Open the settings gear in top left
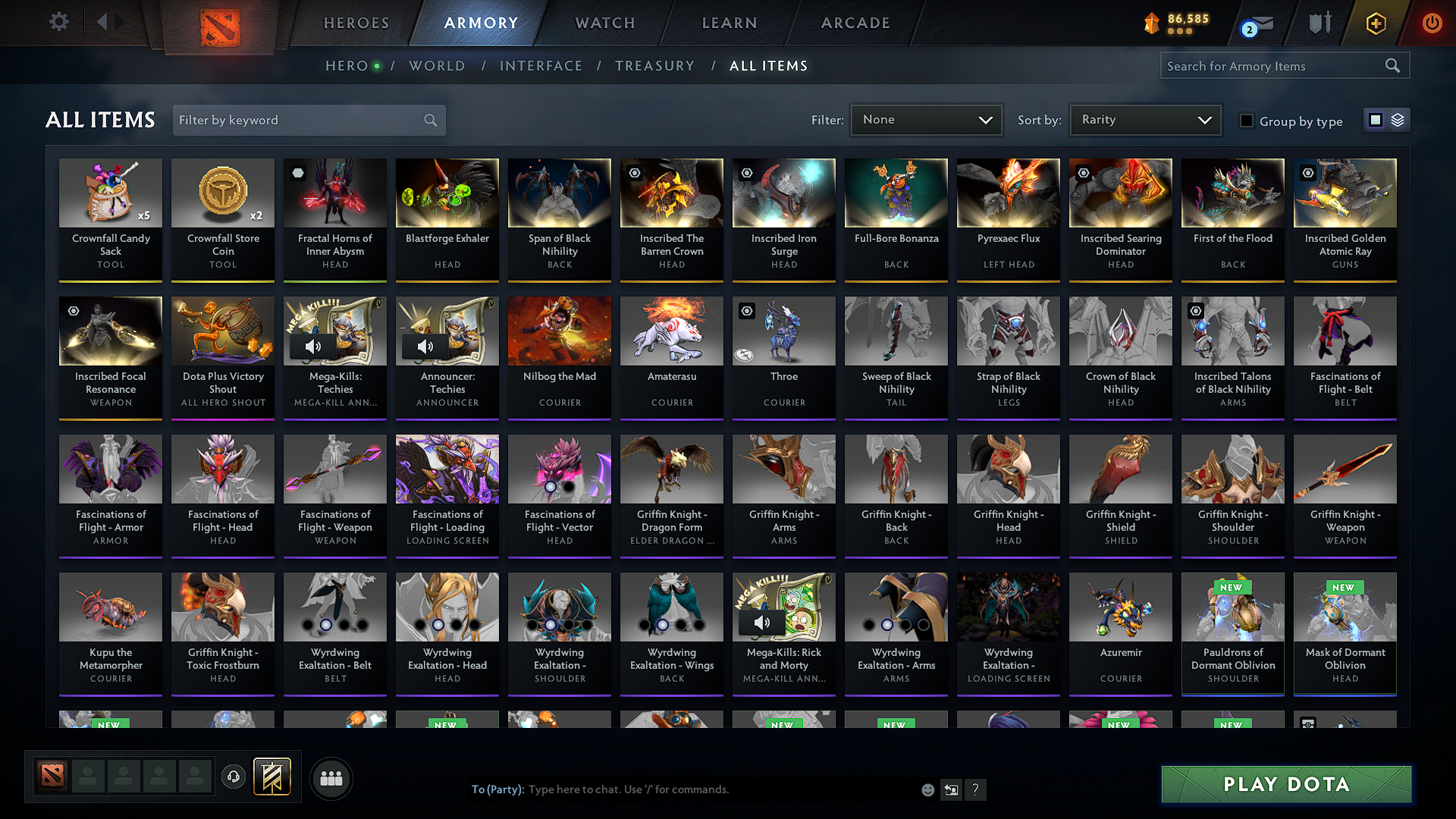 (x=58, y=22)
